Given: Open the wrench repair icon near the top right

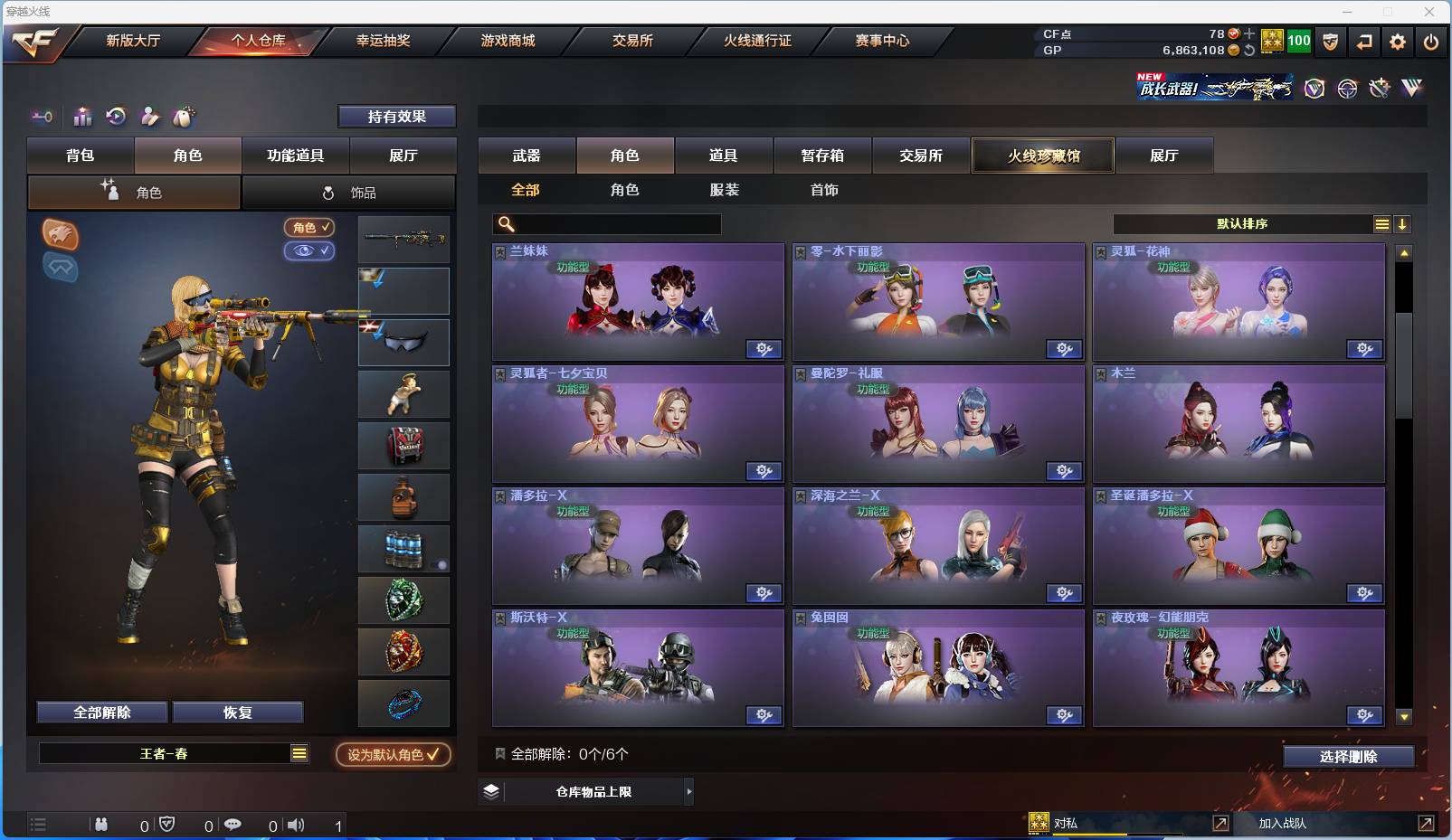Looking at the screenshot, I should click(x=1379, y=89).
